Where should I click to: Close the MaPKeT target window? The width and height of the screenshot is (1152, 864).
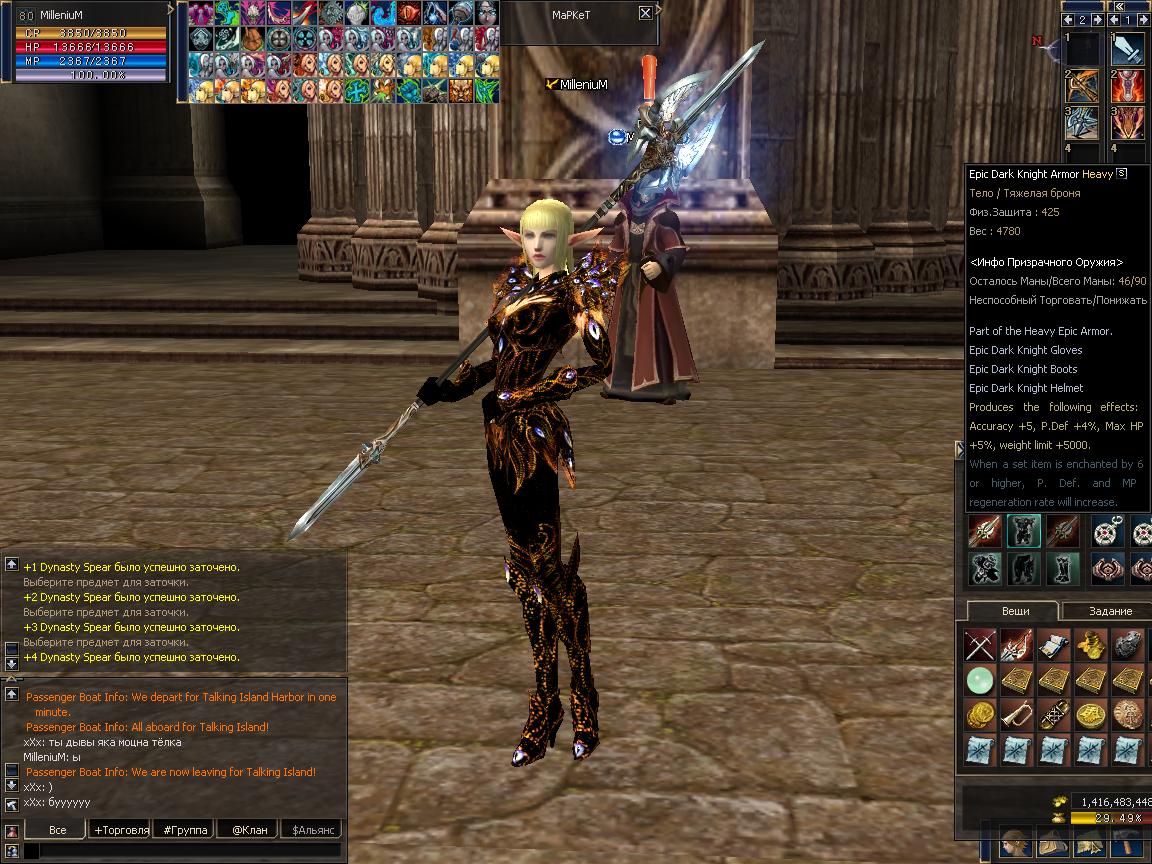645,13
